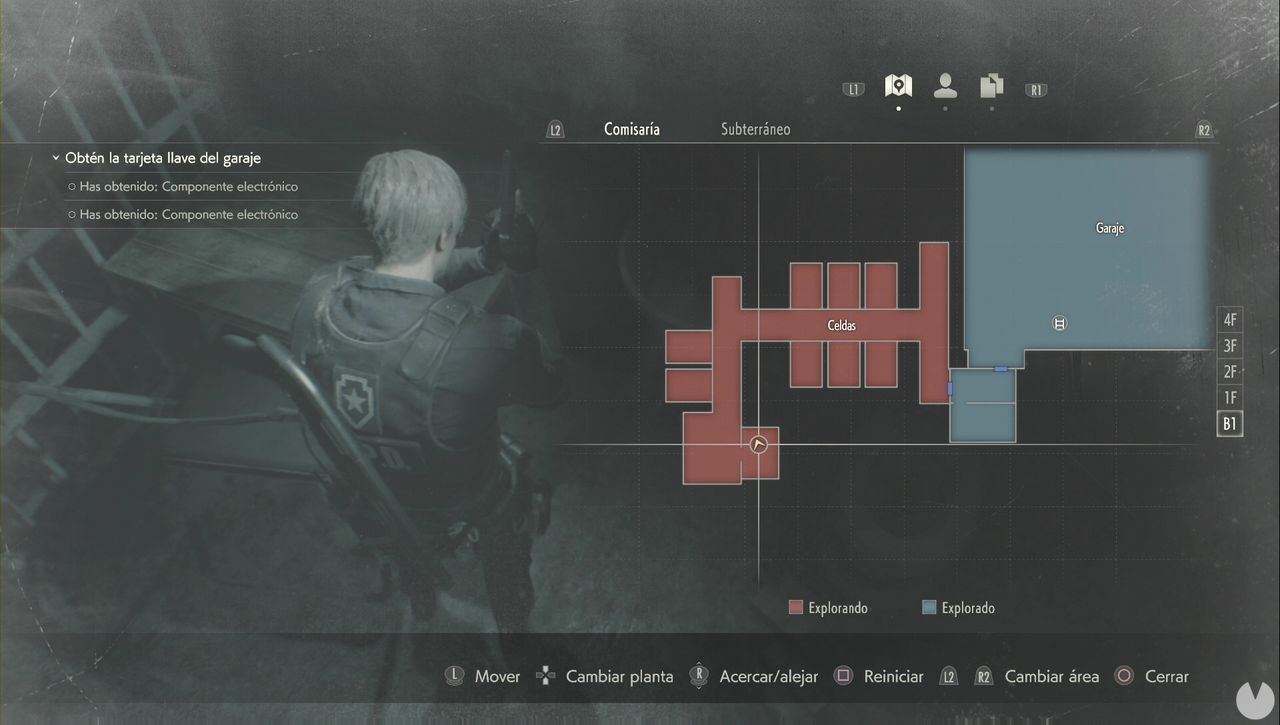Click the L1 shoulder button icon
1280x725 pixels.
(x=852, y=88)
